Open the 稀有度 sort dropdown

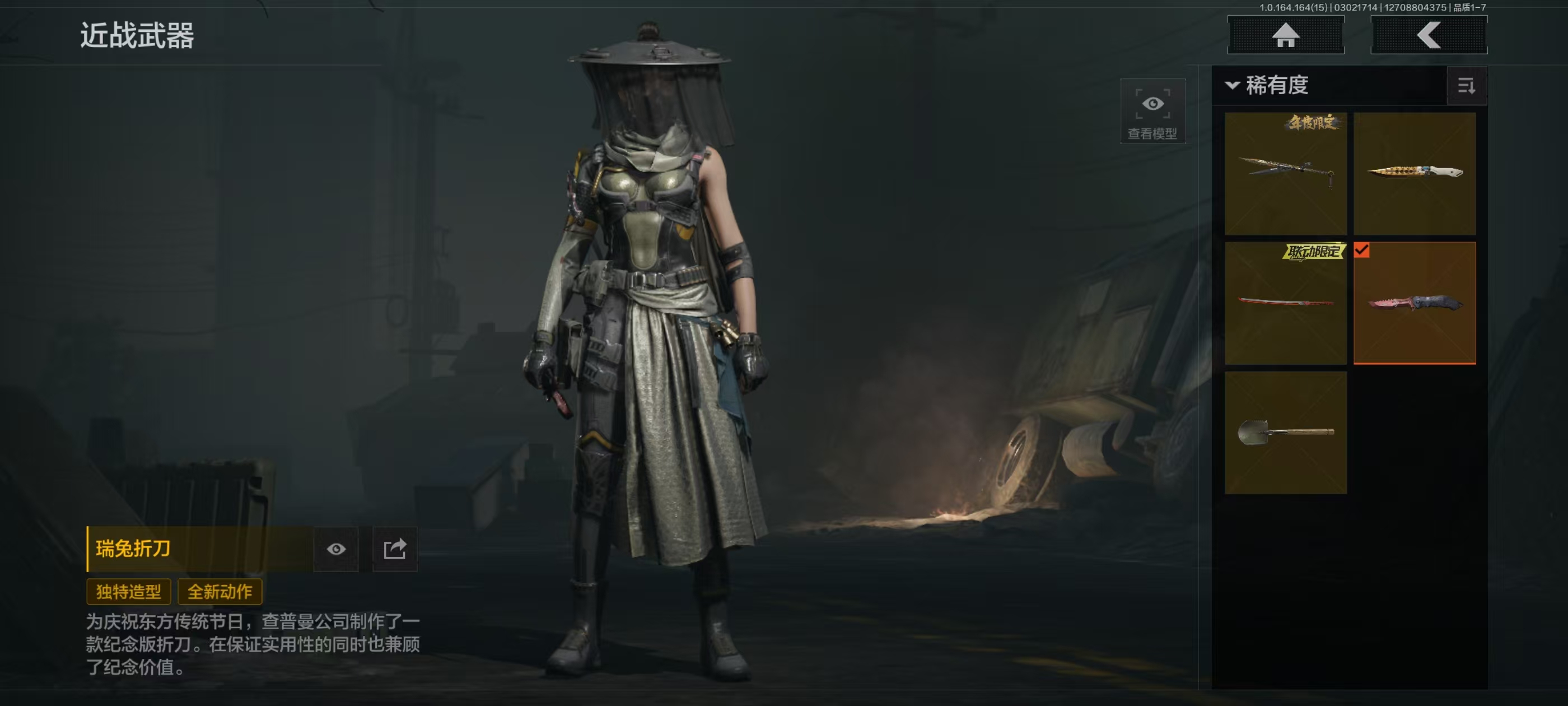[x=1268, y=85]
